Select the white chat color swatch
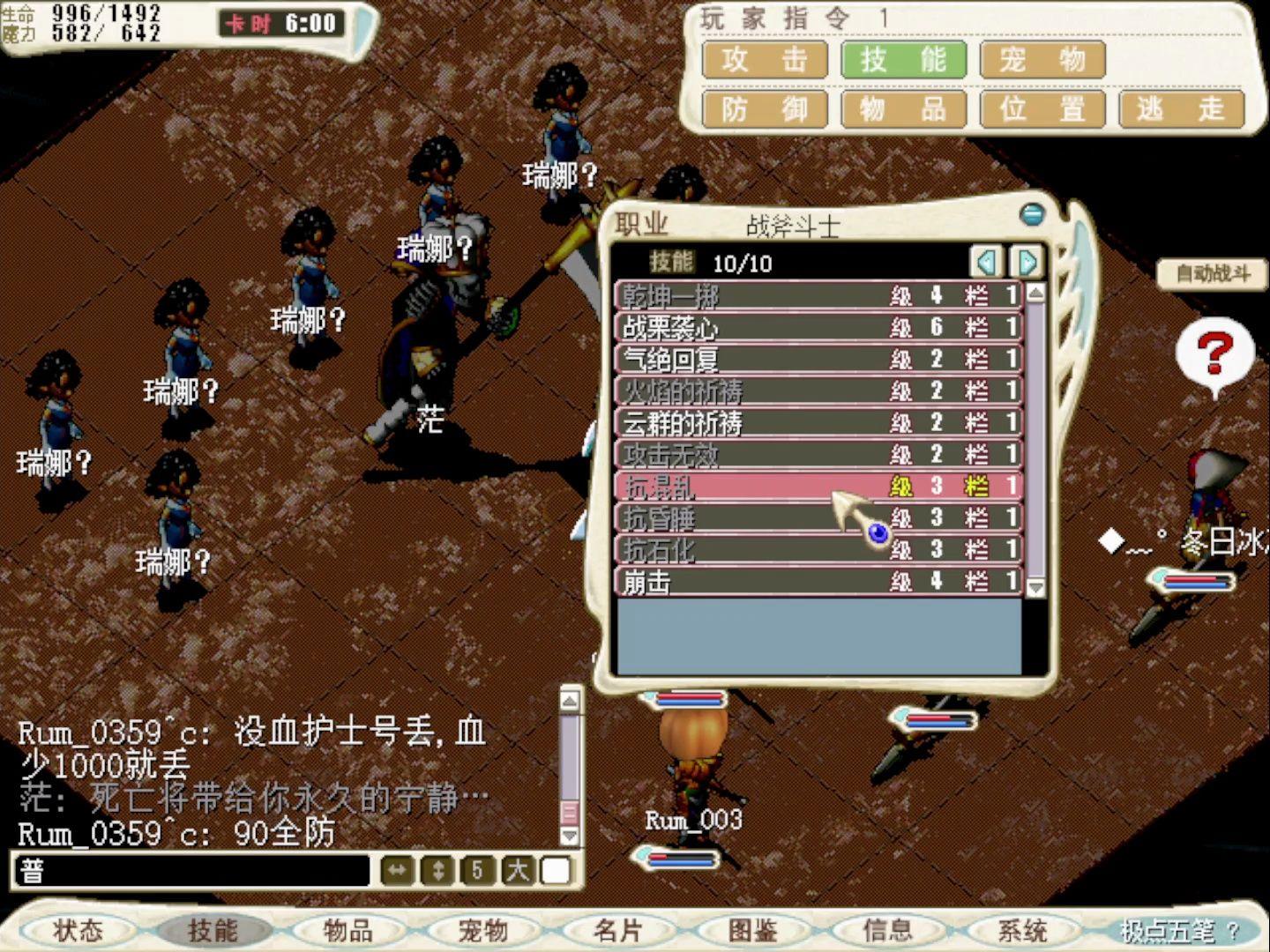The height and width of the screenshot is (952, 1270). click(x=556, y=870)
